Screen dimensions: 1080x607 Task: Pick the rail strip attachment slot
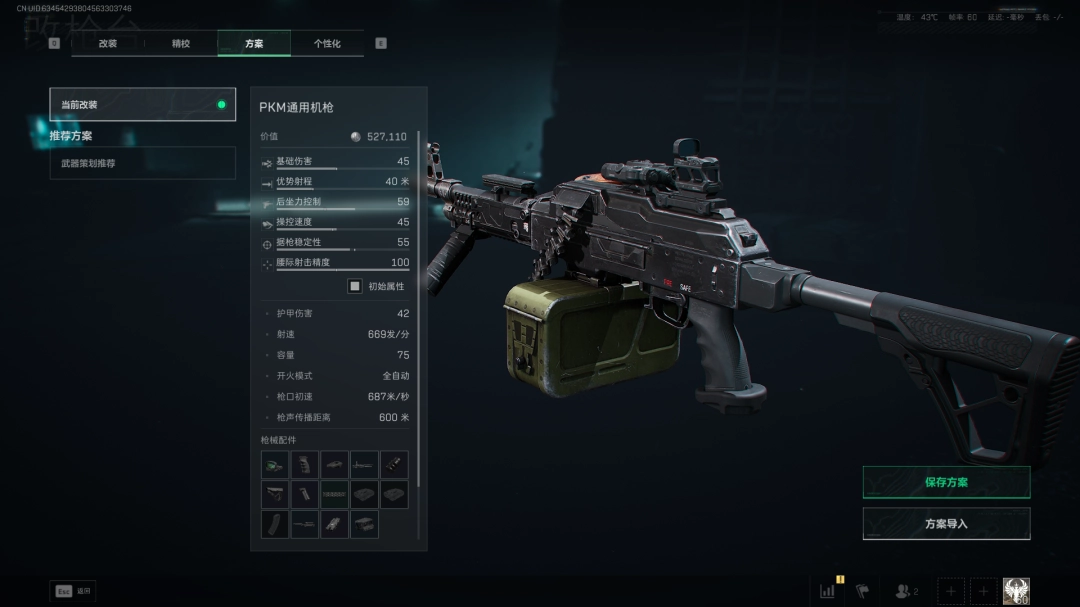coord(334,495)
